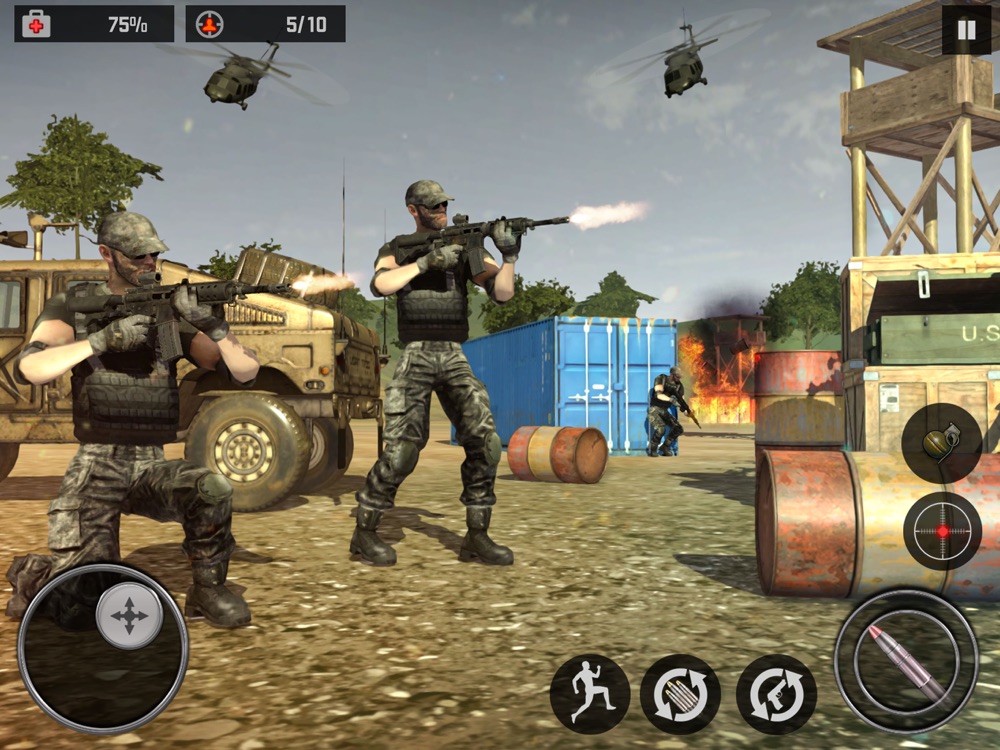Viewport: 1000px width, 750px height.
Task: Tap the movement joystick thumb pad
Action: [129, 616]
